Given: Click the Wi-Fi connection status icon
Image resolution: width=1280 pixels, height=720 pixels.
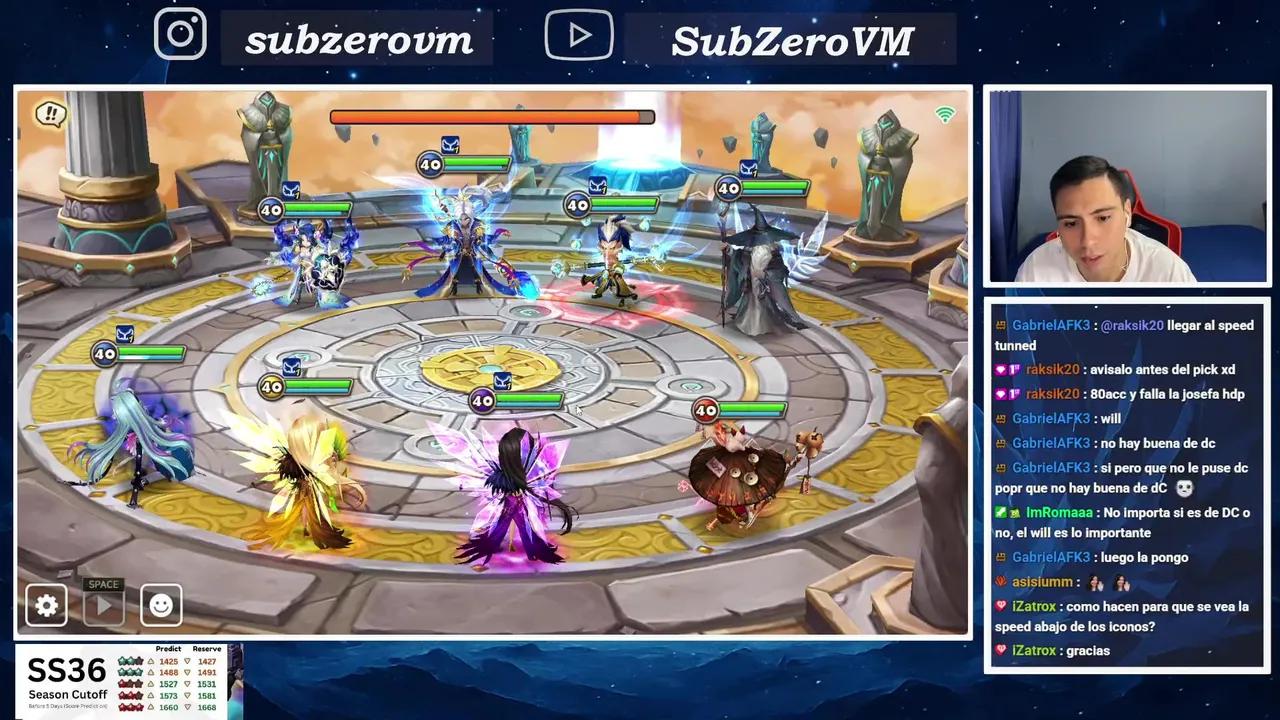Looking at the screenshot, I should click(x=944, y=114).
